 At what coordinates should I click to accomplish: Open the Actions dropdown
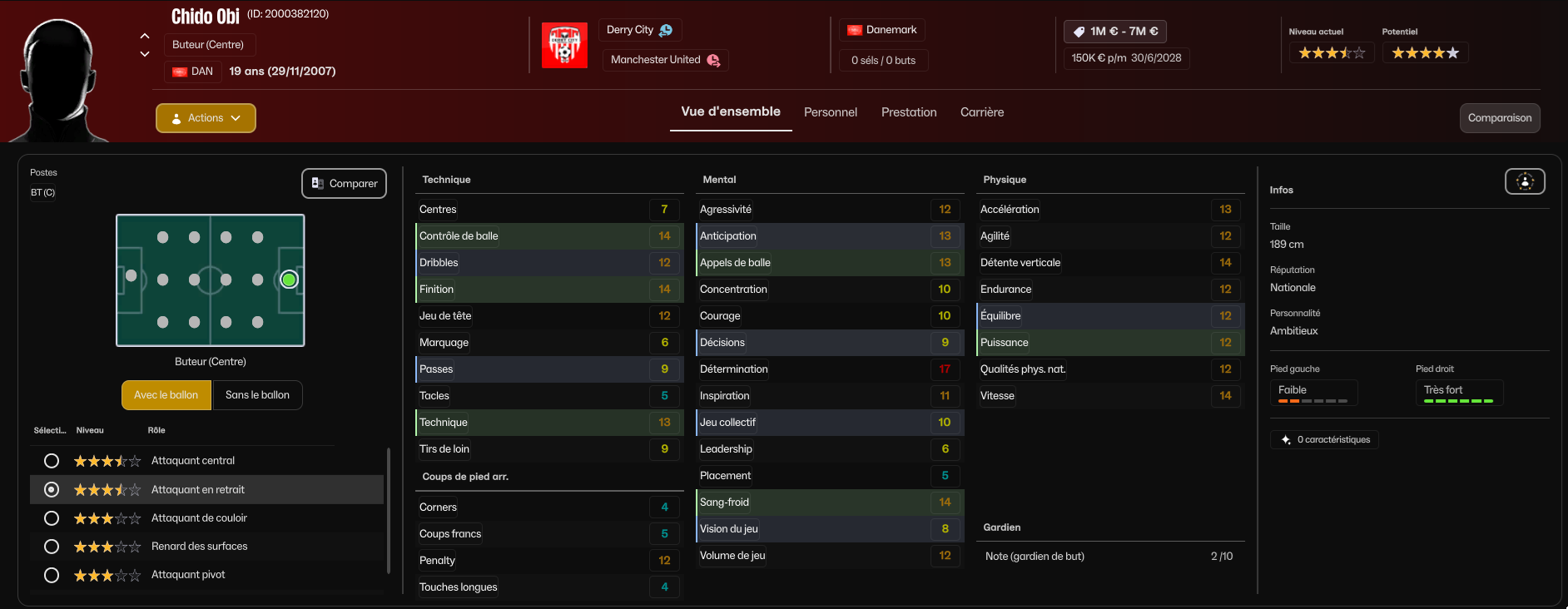206,118
